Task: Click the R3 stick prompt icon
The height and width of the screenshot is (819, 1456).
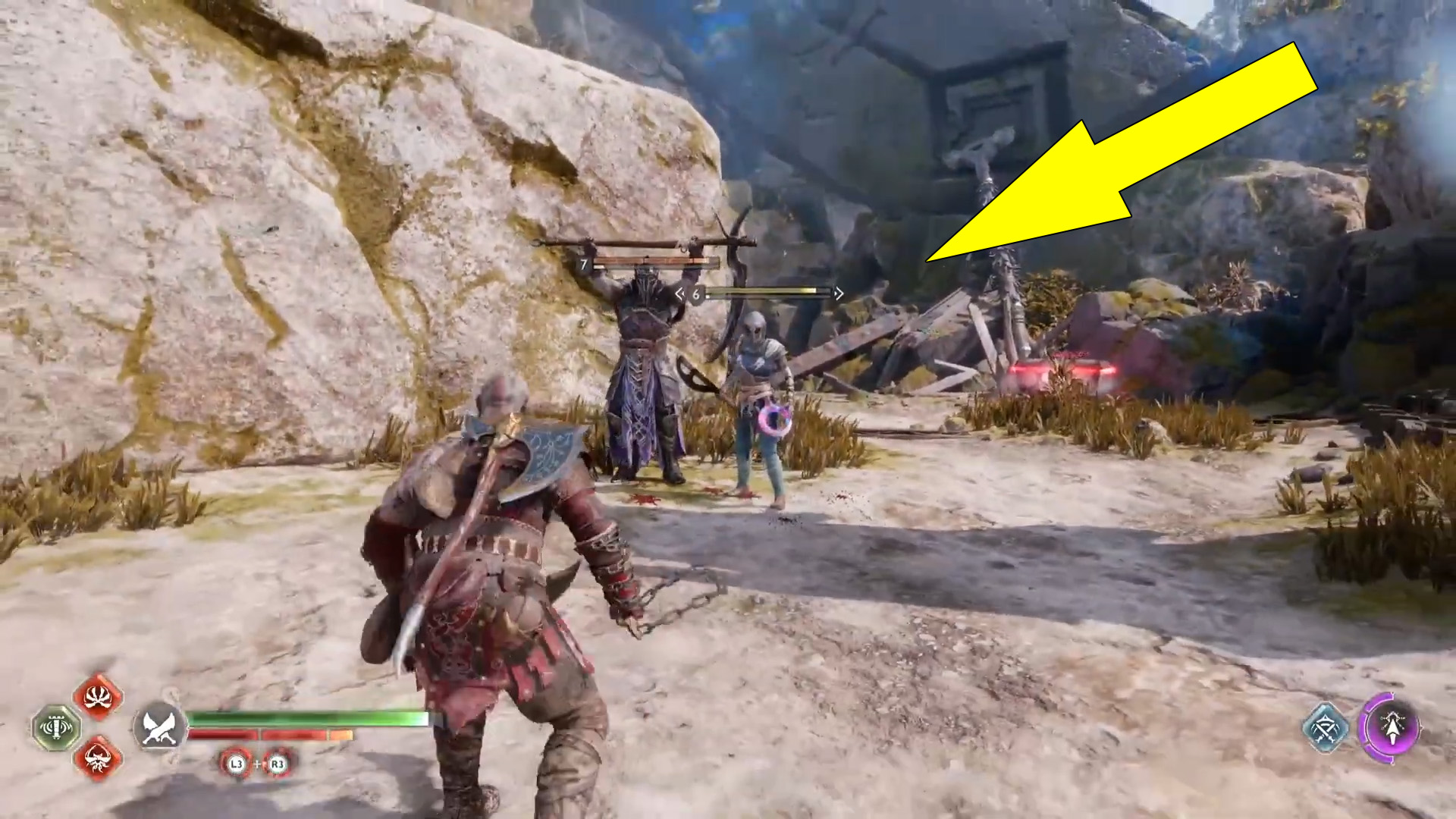Action: 278,763
